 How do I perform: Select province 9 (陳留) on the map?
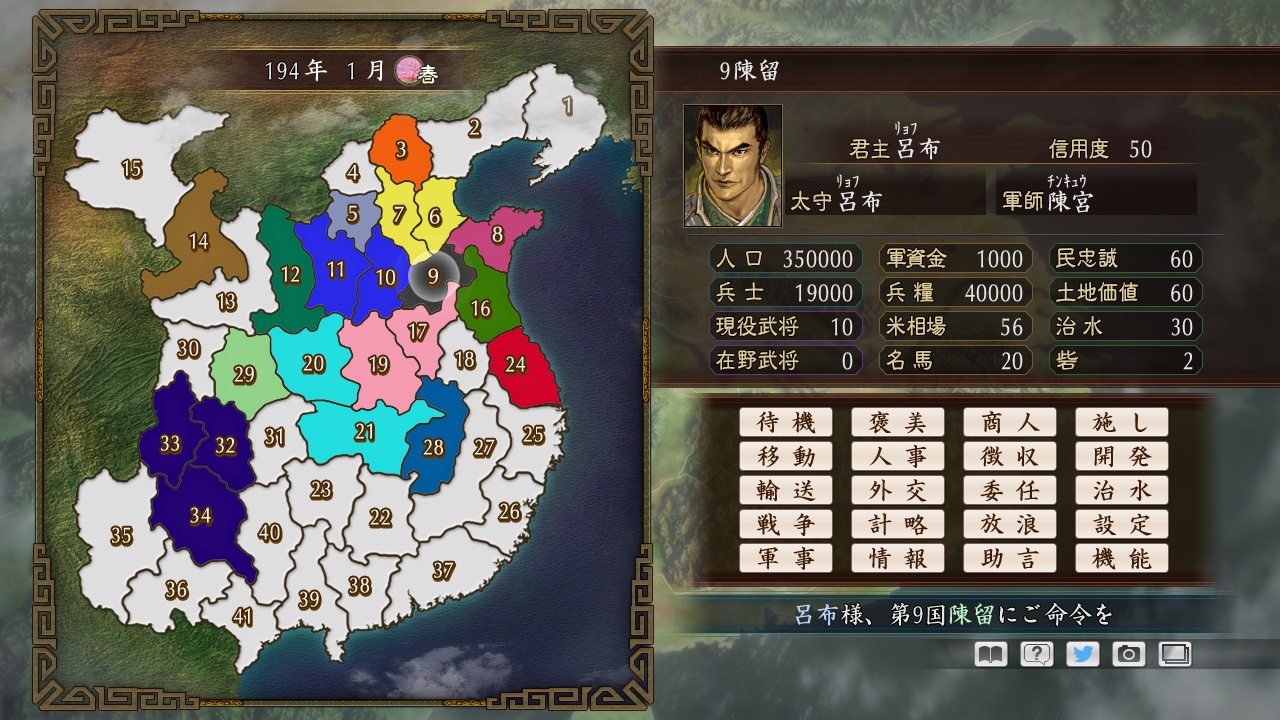click(433, 277)
